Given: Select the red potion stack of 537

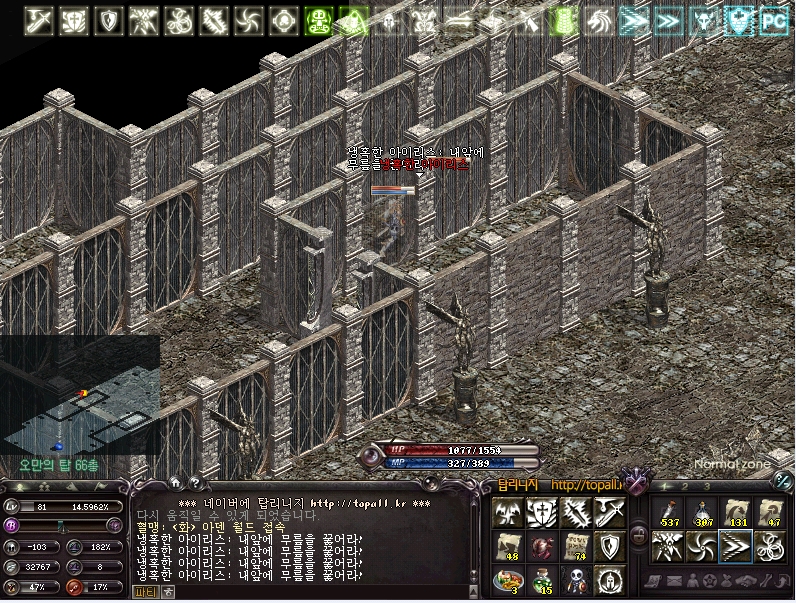Looking at the screenshot, I should tap(667, 512).
